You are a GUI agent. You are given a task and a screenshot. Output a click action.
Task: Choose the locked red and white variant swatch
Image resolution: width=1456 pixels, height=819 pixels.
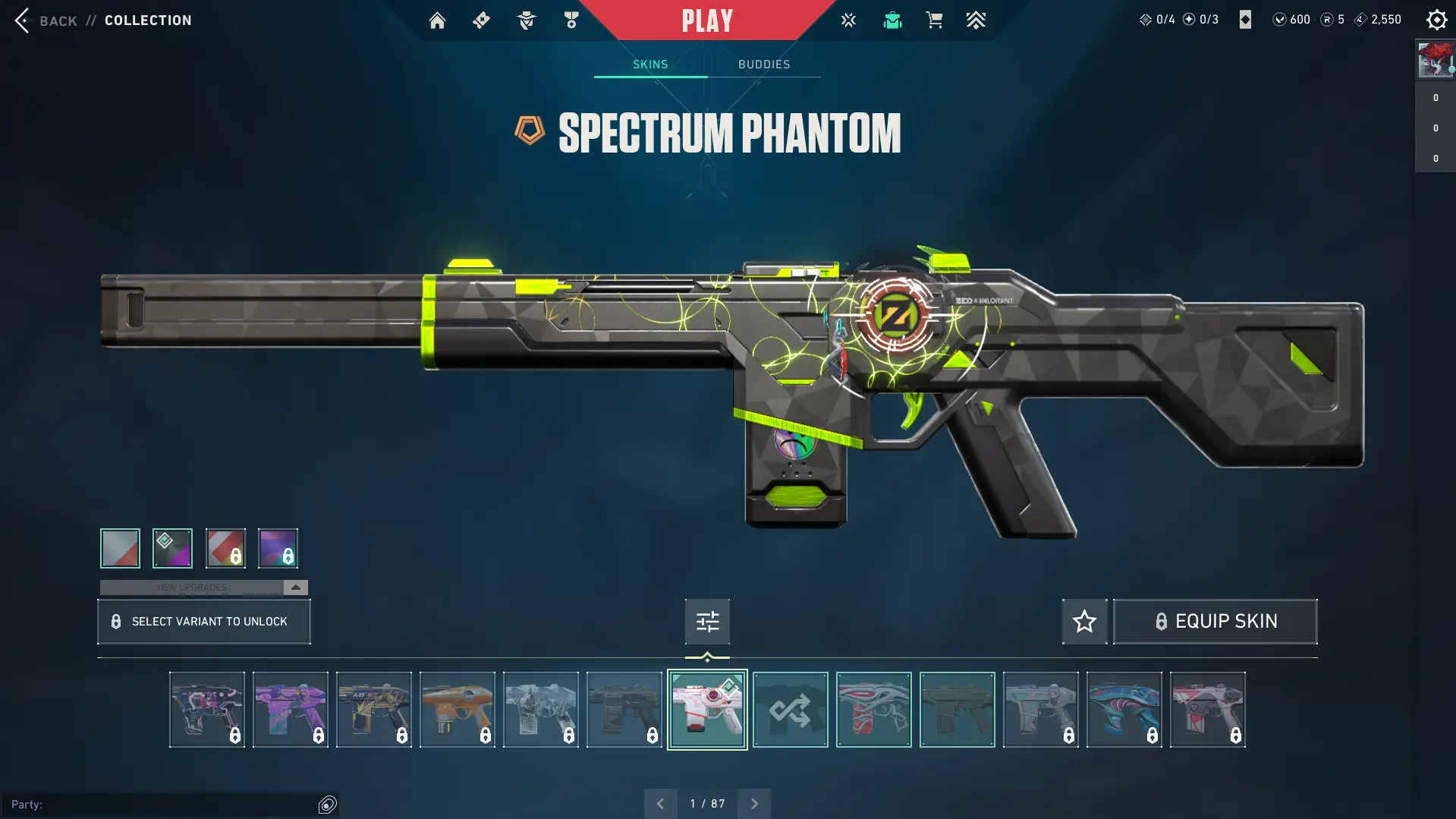click(225, 548)
